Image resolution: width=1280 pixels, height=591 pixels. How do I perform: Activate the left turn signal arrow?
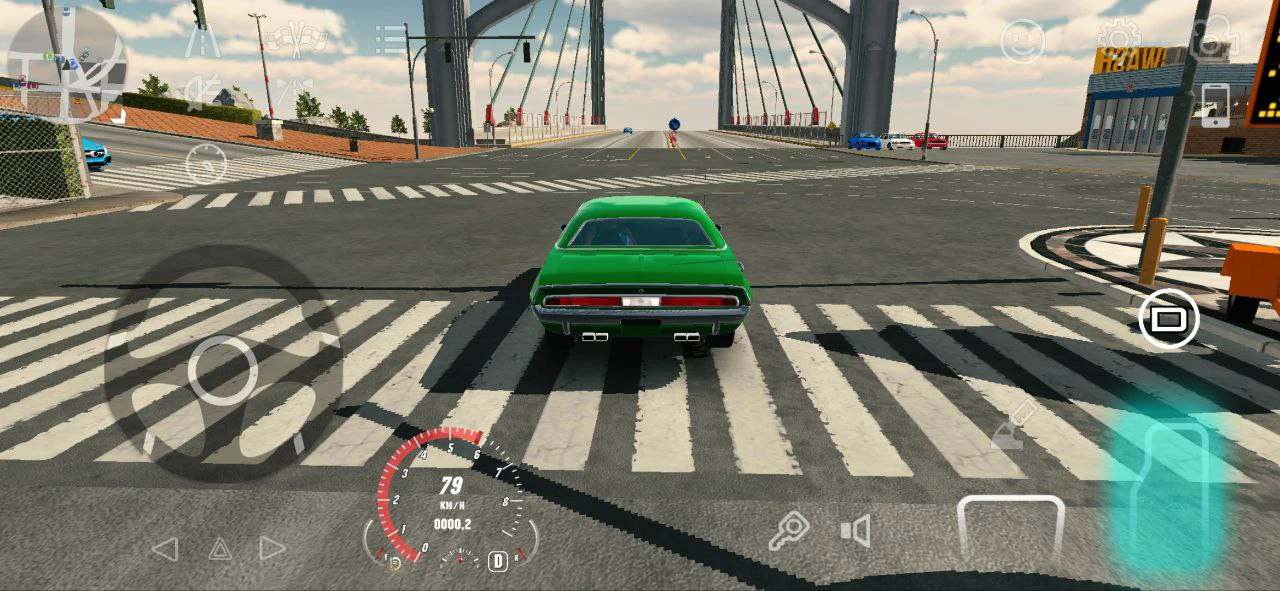point(165,549)
